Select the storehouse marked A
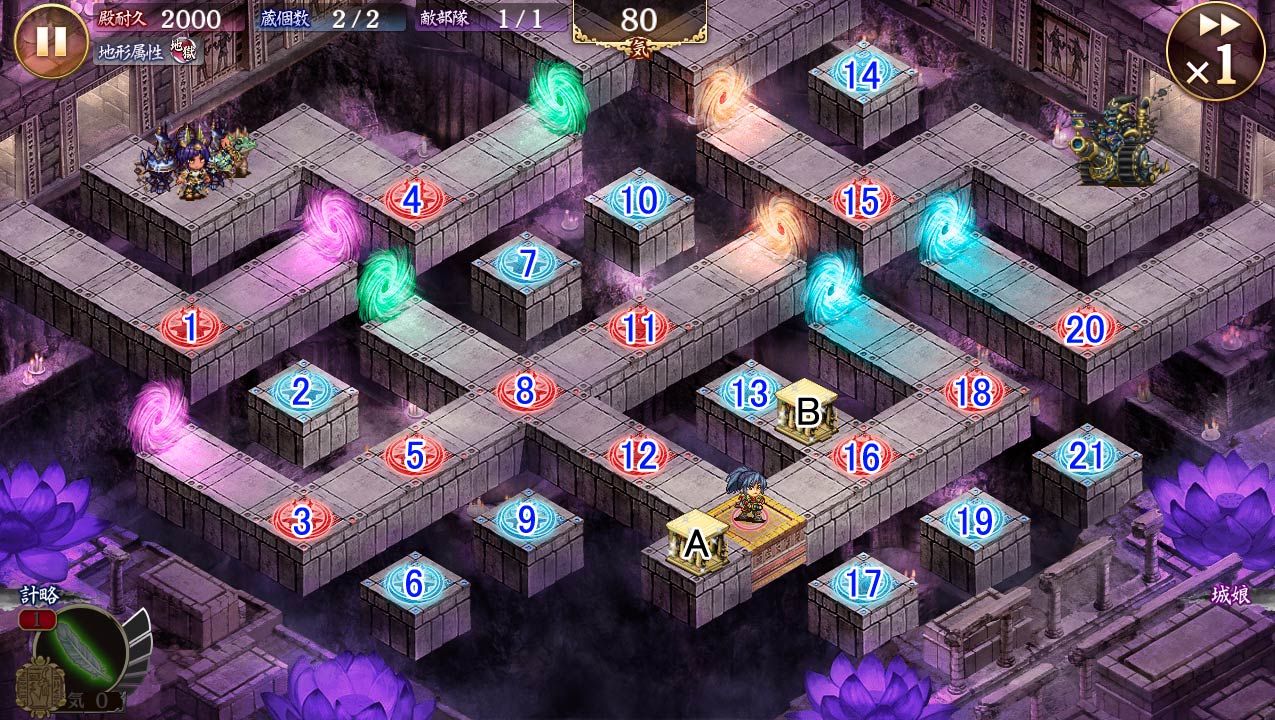 pos(697,543)
